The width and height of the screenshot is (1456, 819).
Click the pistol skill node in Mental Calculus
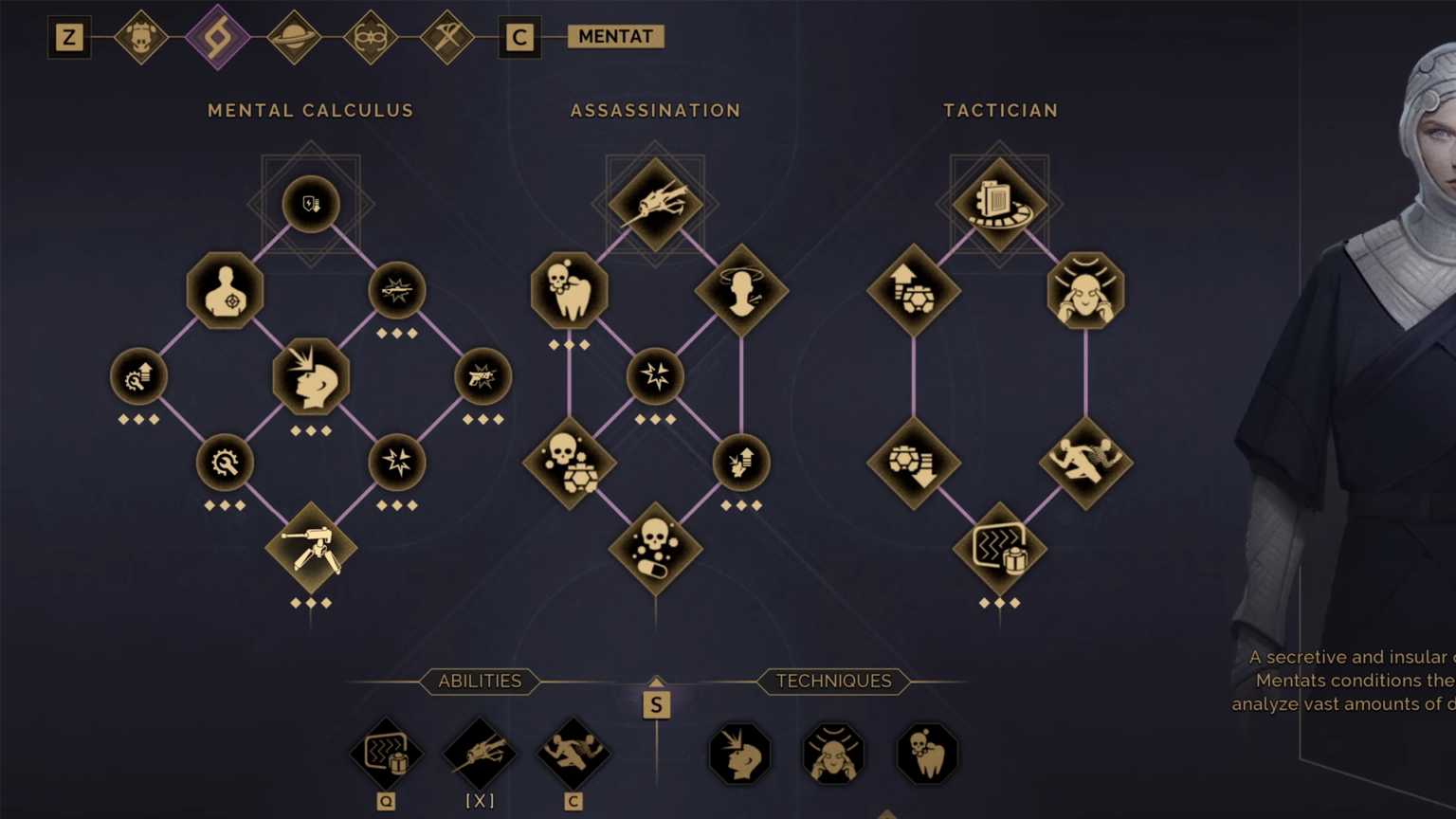pos(482,376)
